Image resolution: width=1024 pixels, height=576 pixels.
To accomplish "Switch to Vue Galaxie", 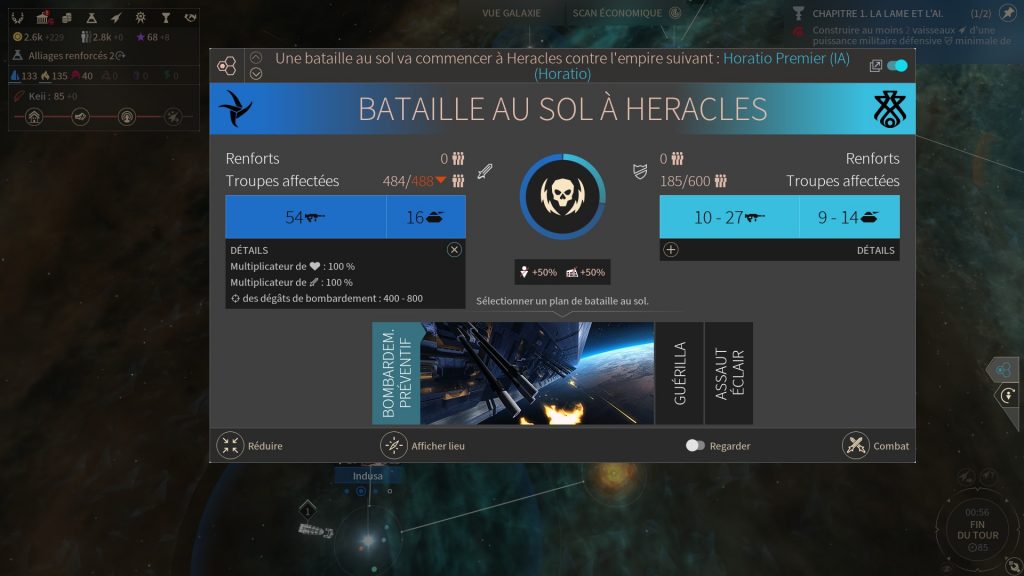I will (x=511, y=13).
